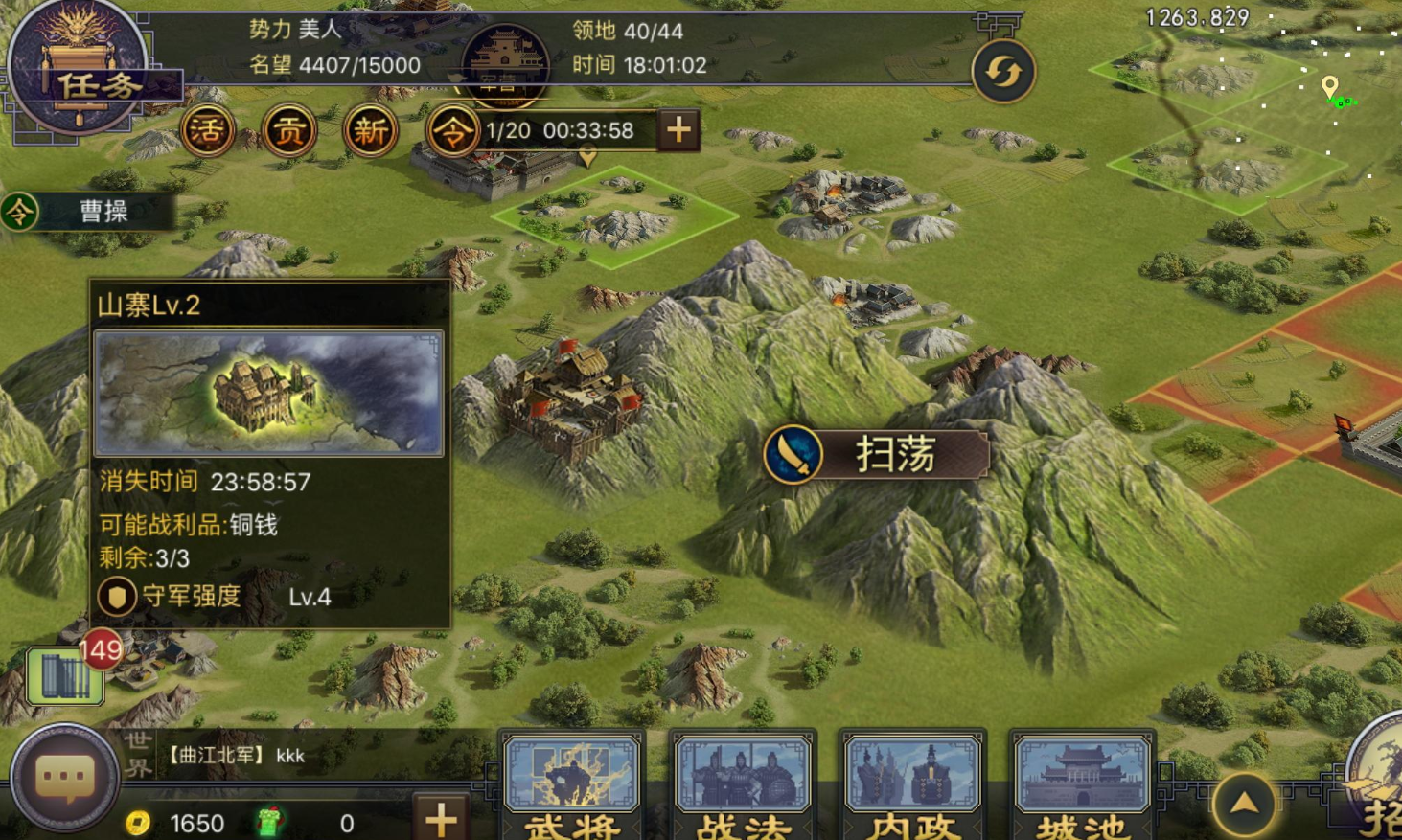1402x840 pixels.
Task: Open the 新 news icon
Action: (371, 130)
